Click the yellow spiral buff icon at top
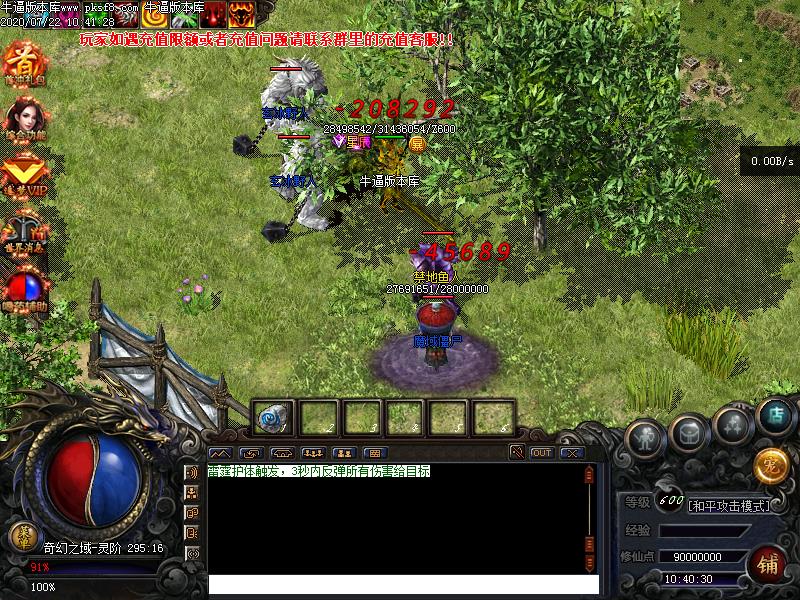This screenshot has height=600, width=800. [x=154, y=14]
